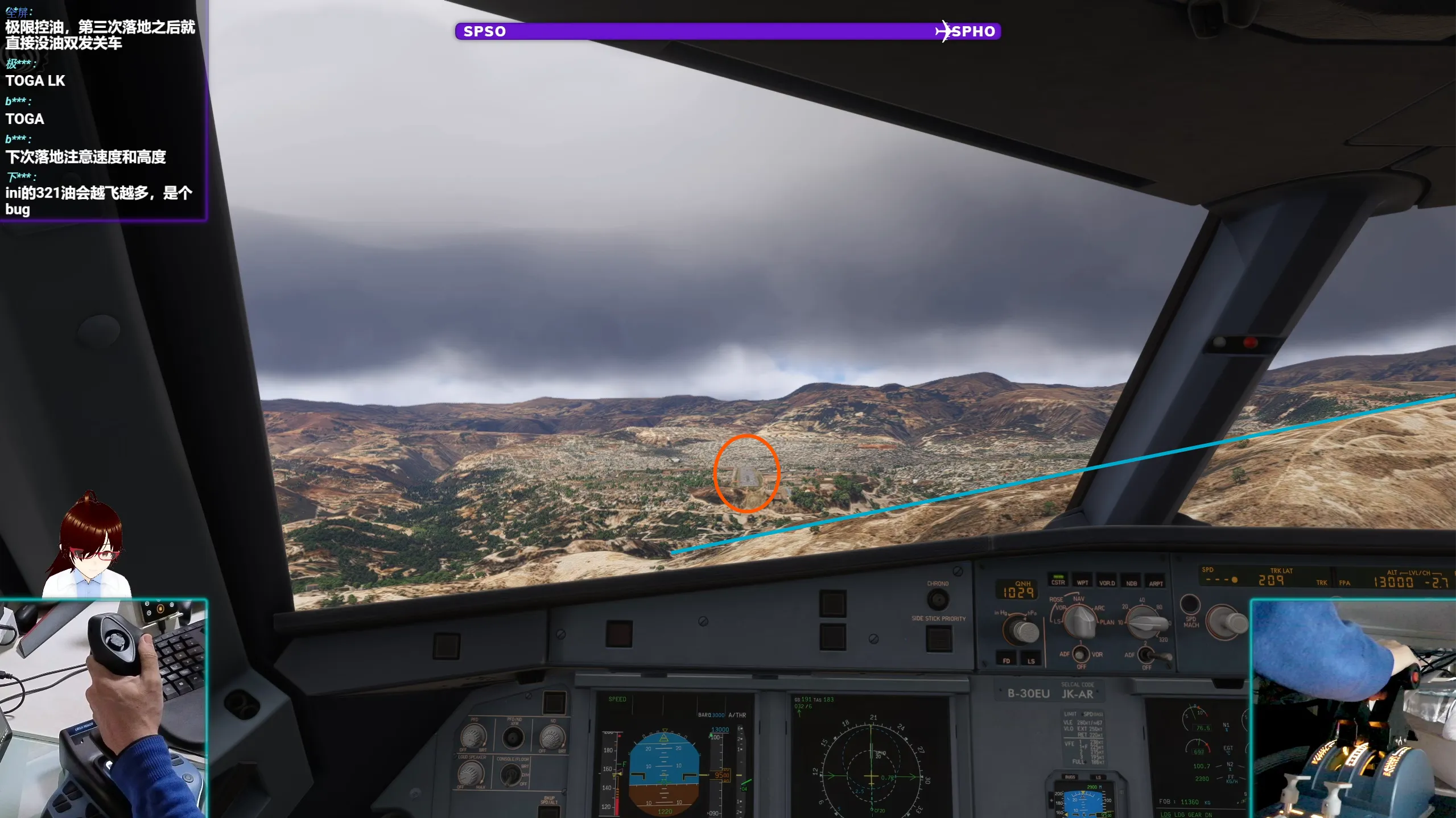Image resolution: width=1456 pixels, height=818 pixels.
Task: Flip the Console/Floor light switch
Action: pyautogui.click(x=511, y=775)
